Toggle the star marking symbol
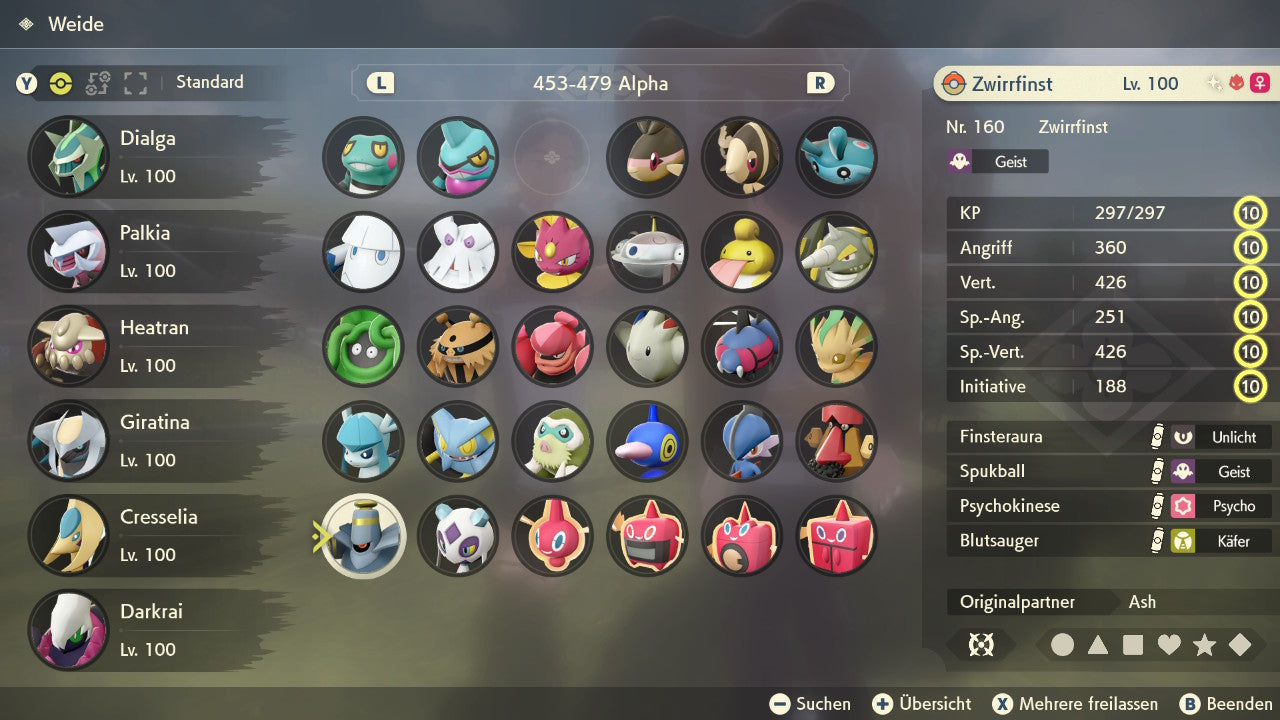The width and height of the screenshot is (1280, 720). pos(1204,645)
